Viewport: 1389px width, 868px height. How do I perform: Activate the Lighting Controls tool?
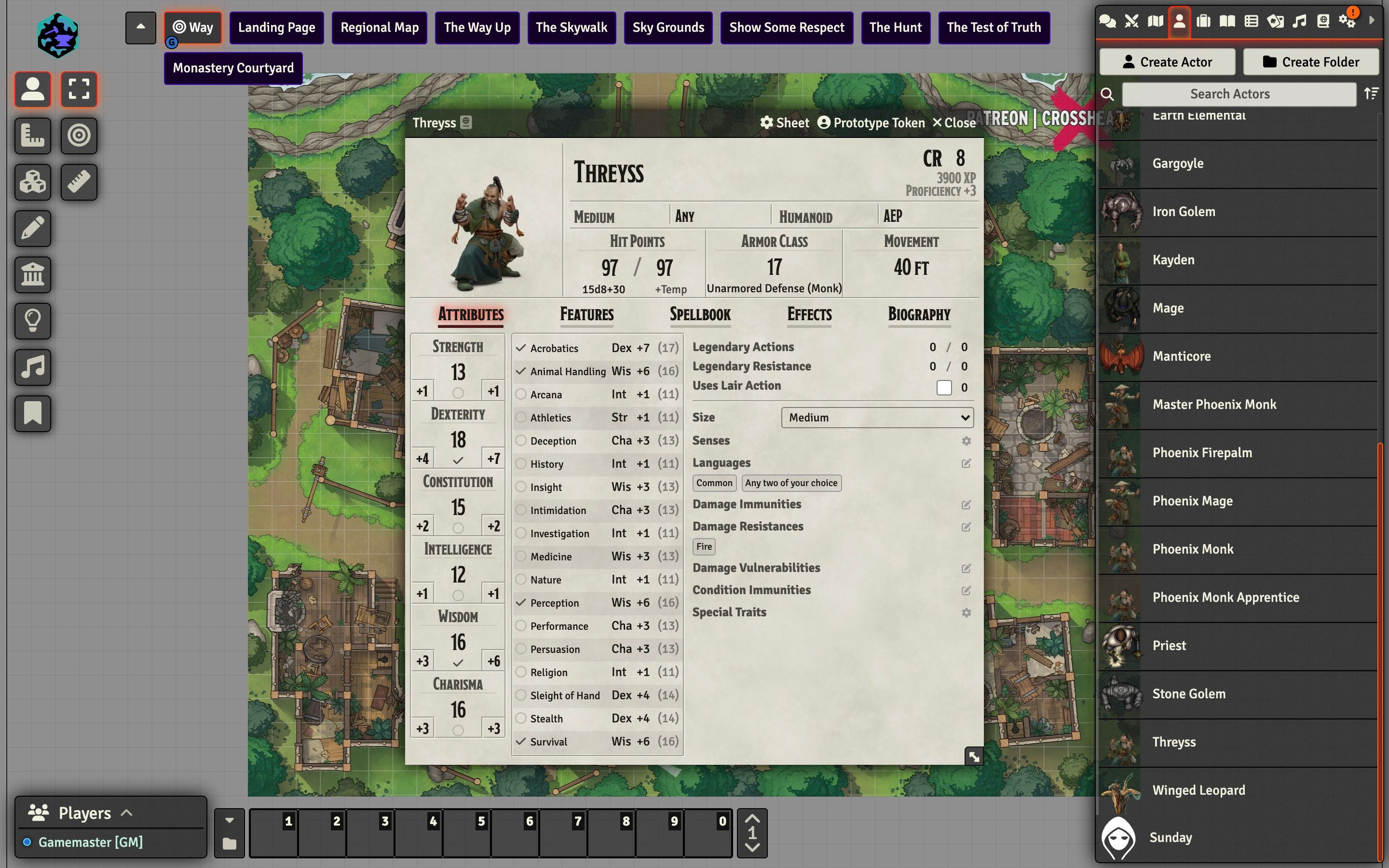[x=33, y=321]
